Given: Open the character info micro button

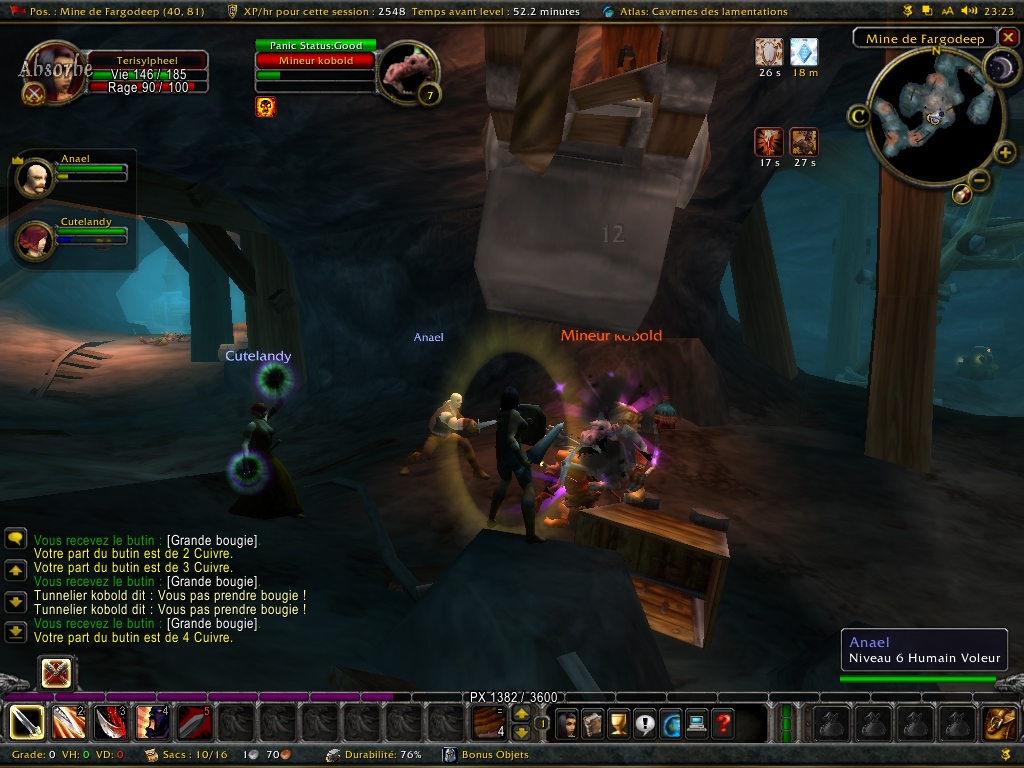Looking at the screenshot, I should (567, 722).
